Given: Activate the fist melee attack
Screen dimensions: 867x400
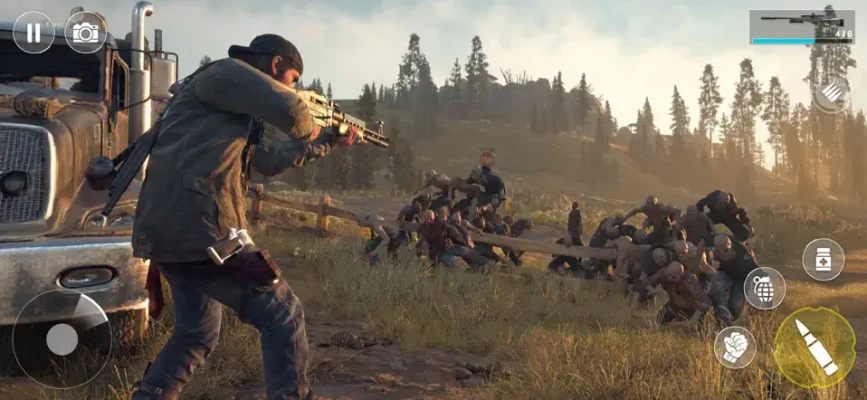Looking at the screenshot, I should (x=735, y=346).
